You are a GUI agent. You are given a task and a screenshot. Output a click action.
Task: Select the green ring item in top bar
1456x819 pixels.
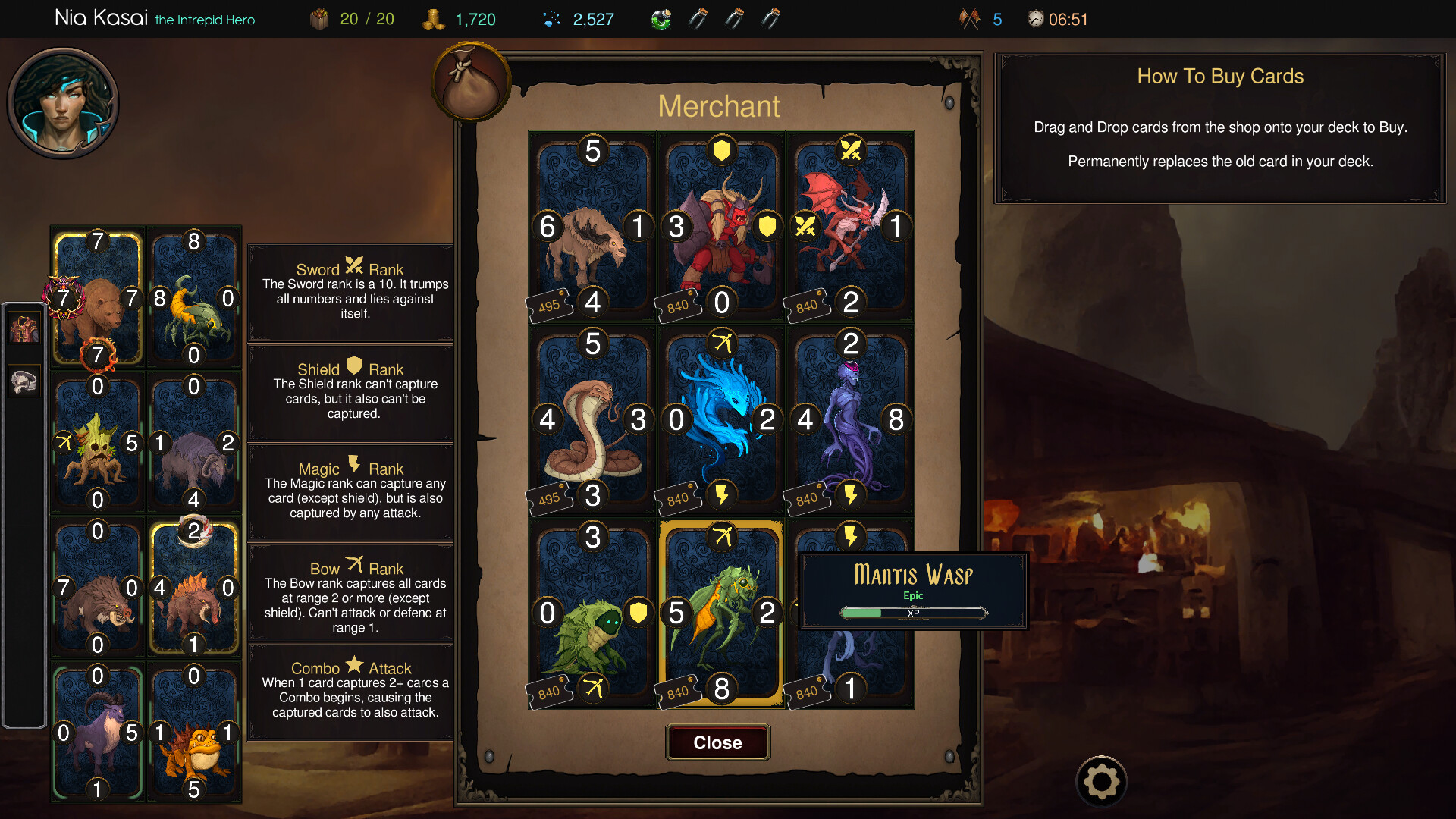[x=661, y=18]
